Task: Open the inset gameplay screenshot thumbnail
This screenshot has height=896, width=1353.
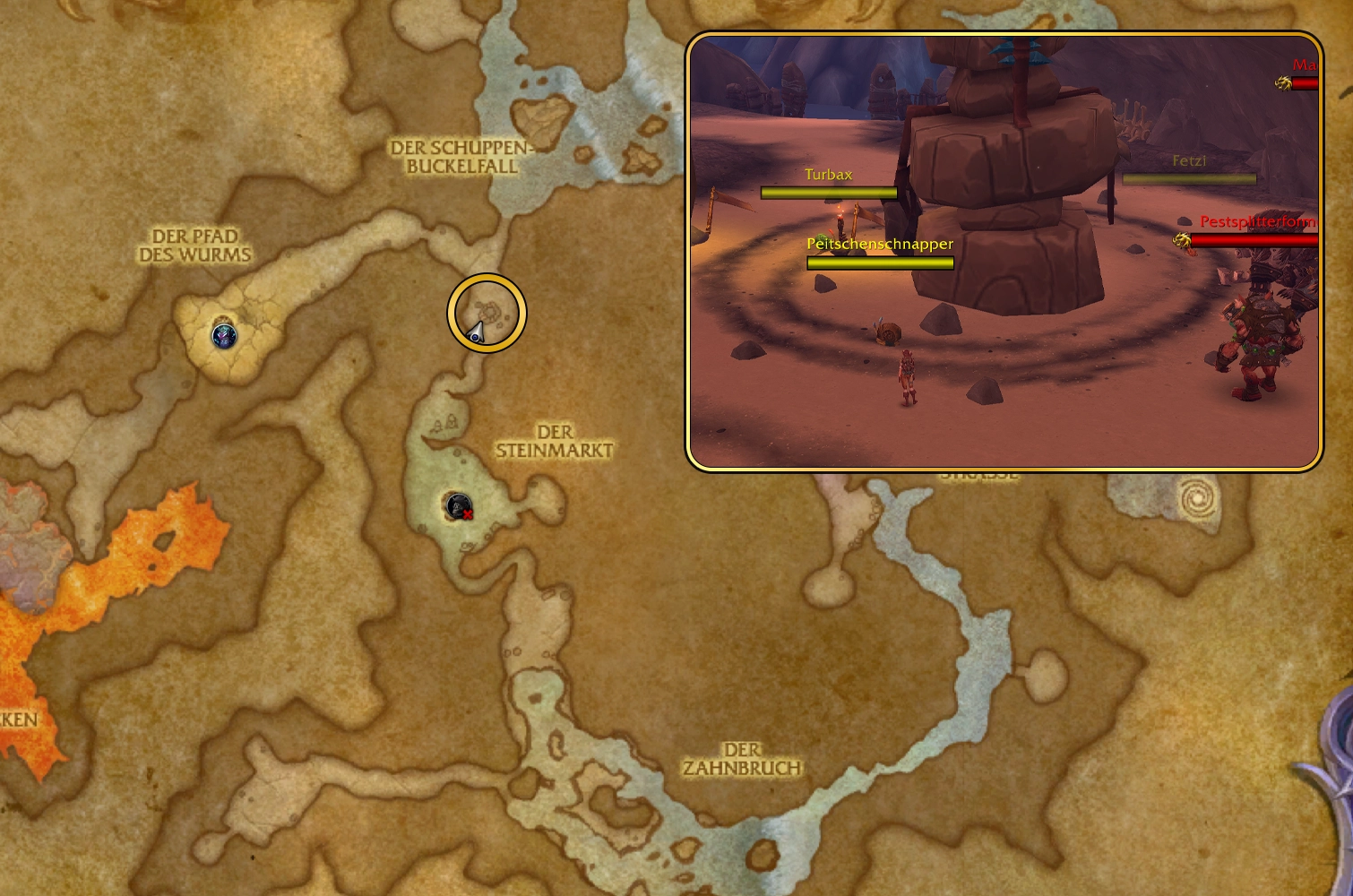Action: [x=1004, y=252]
